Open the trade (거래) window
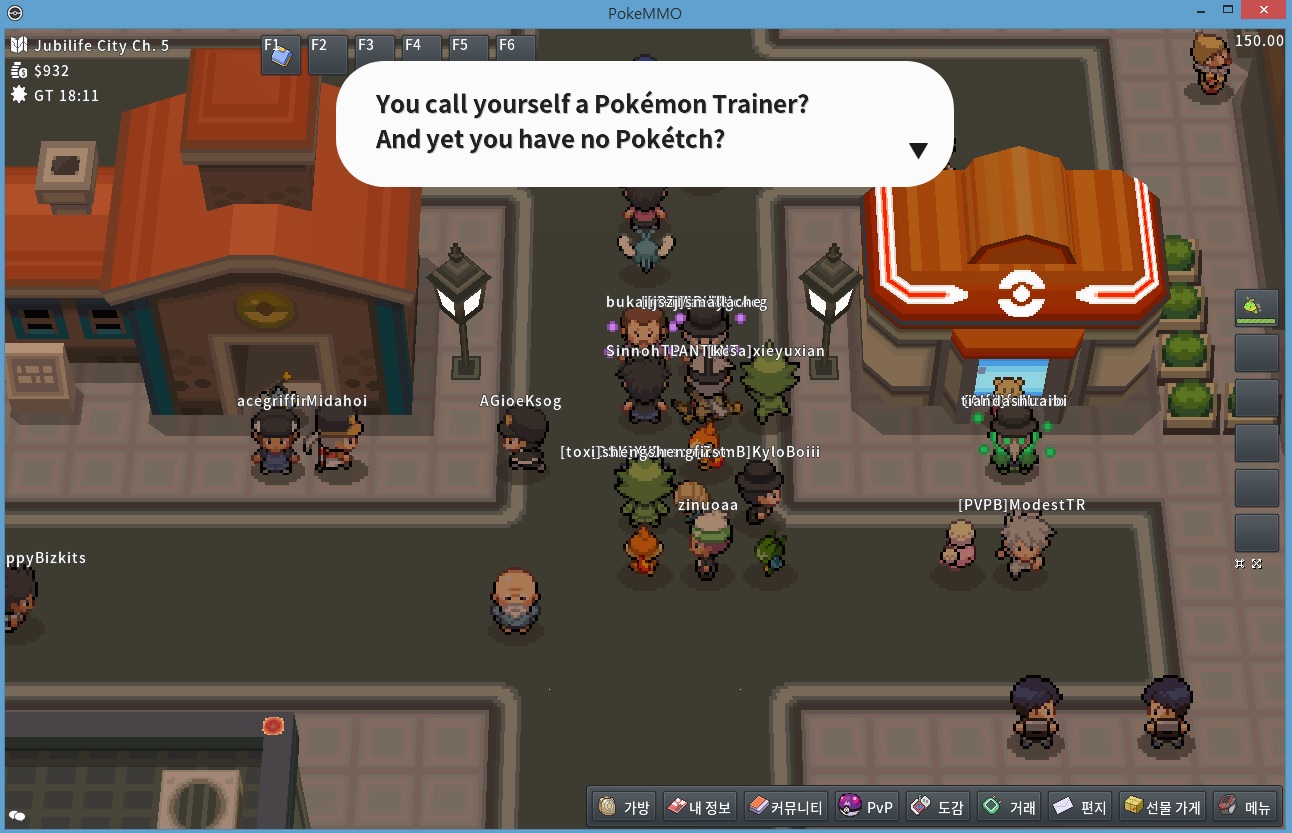The height and width of the screenshot is (833, 1292). [x=1010, y=806]
